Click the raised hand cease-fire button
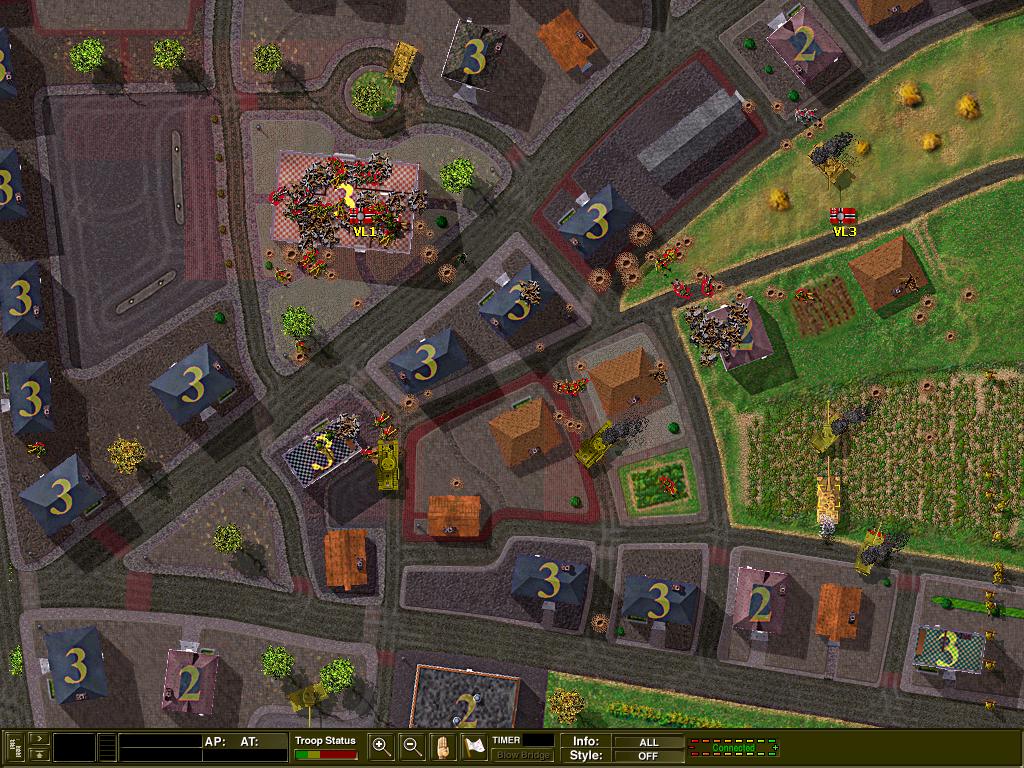The height and width of the screenshot is (768, 1024). [443, 746]
